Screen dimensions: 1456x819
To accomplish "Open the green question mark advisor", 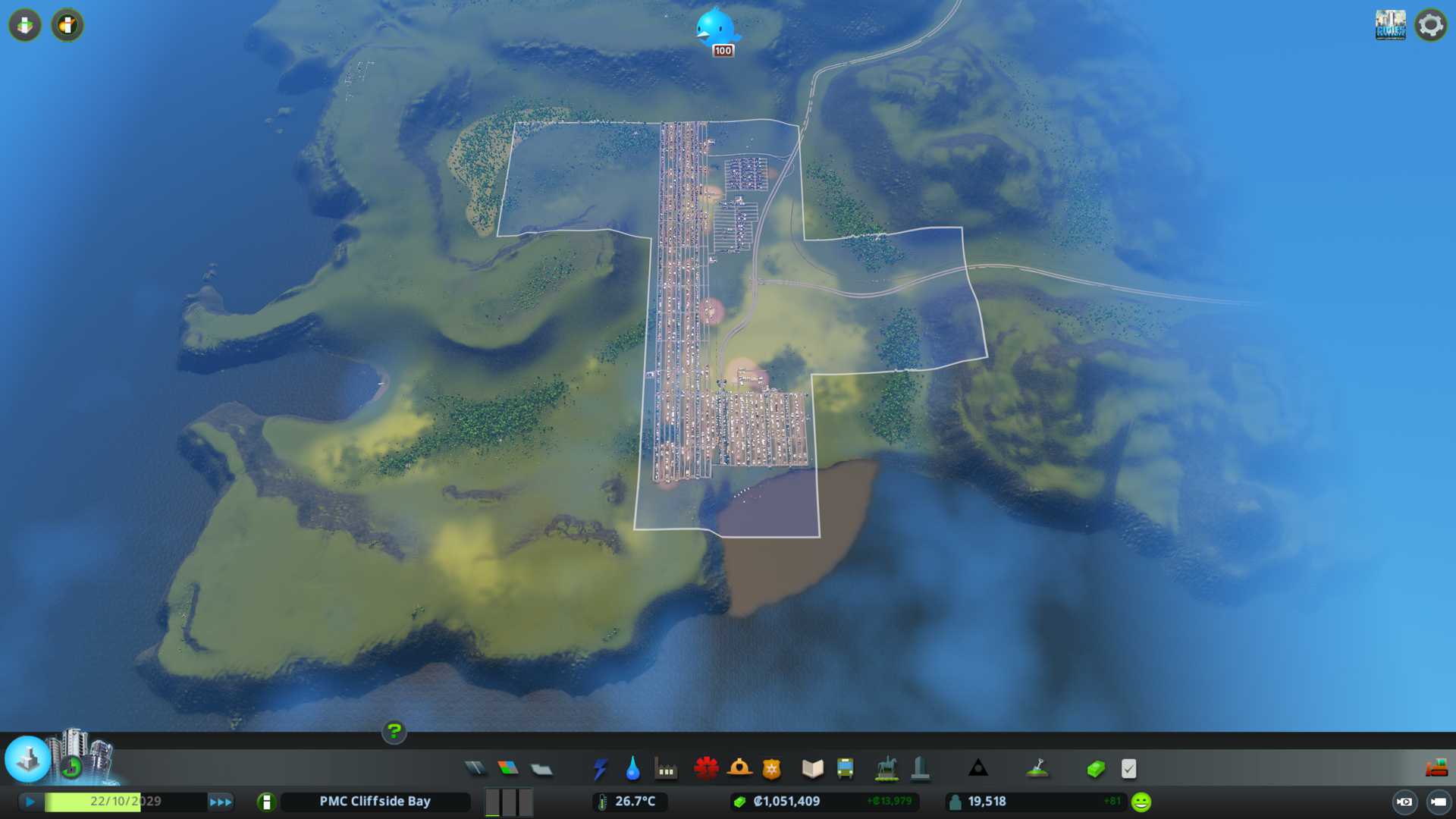I will coord(394,732).
